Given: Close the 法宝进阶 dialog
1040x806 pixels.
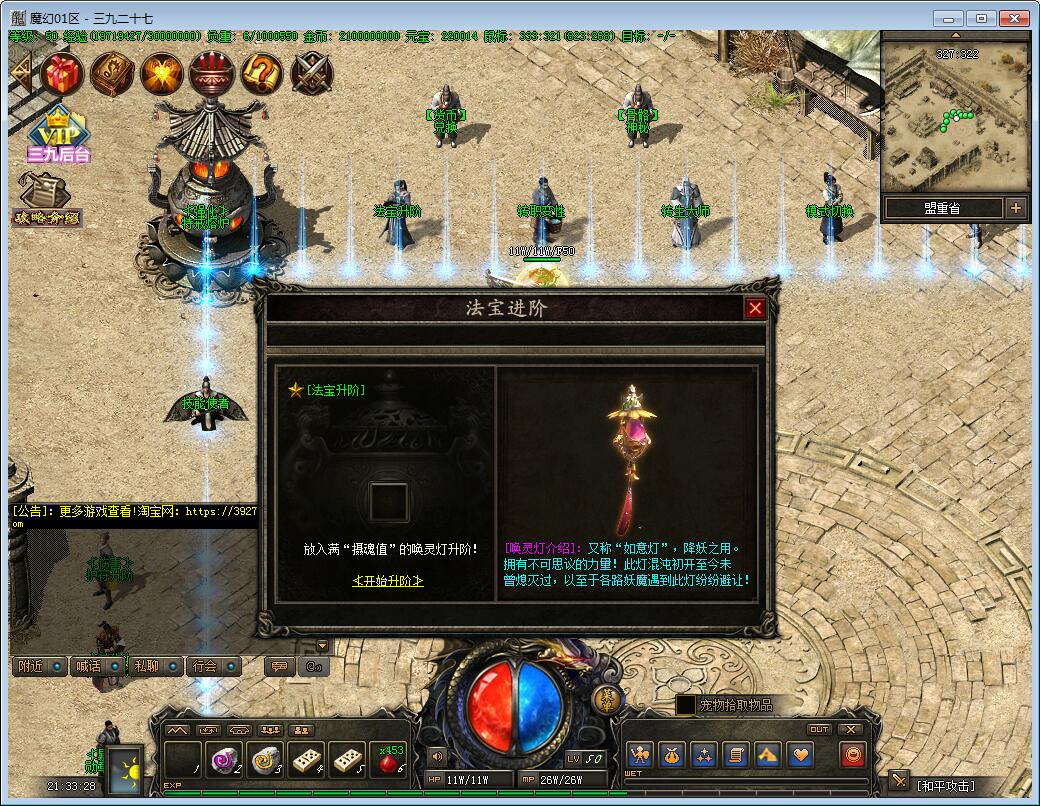Looking at the screenshot, I should pyautogui.click(x=755, y=308).
